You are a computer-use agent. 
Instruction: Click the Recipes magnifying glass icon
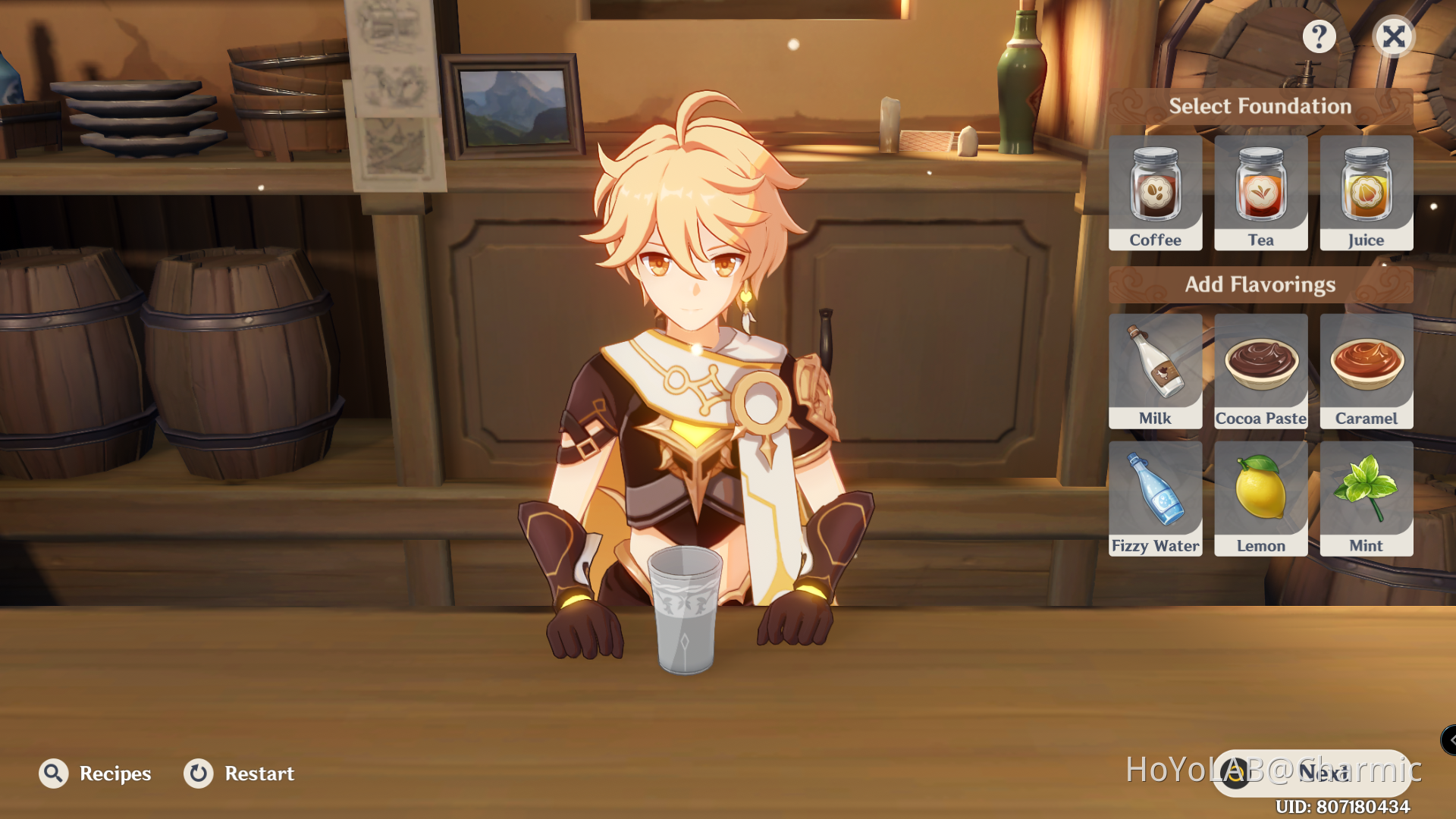pos(52,773)
